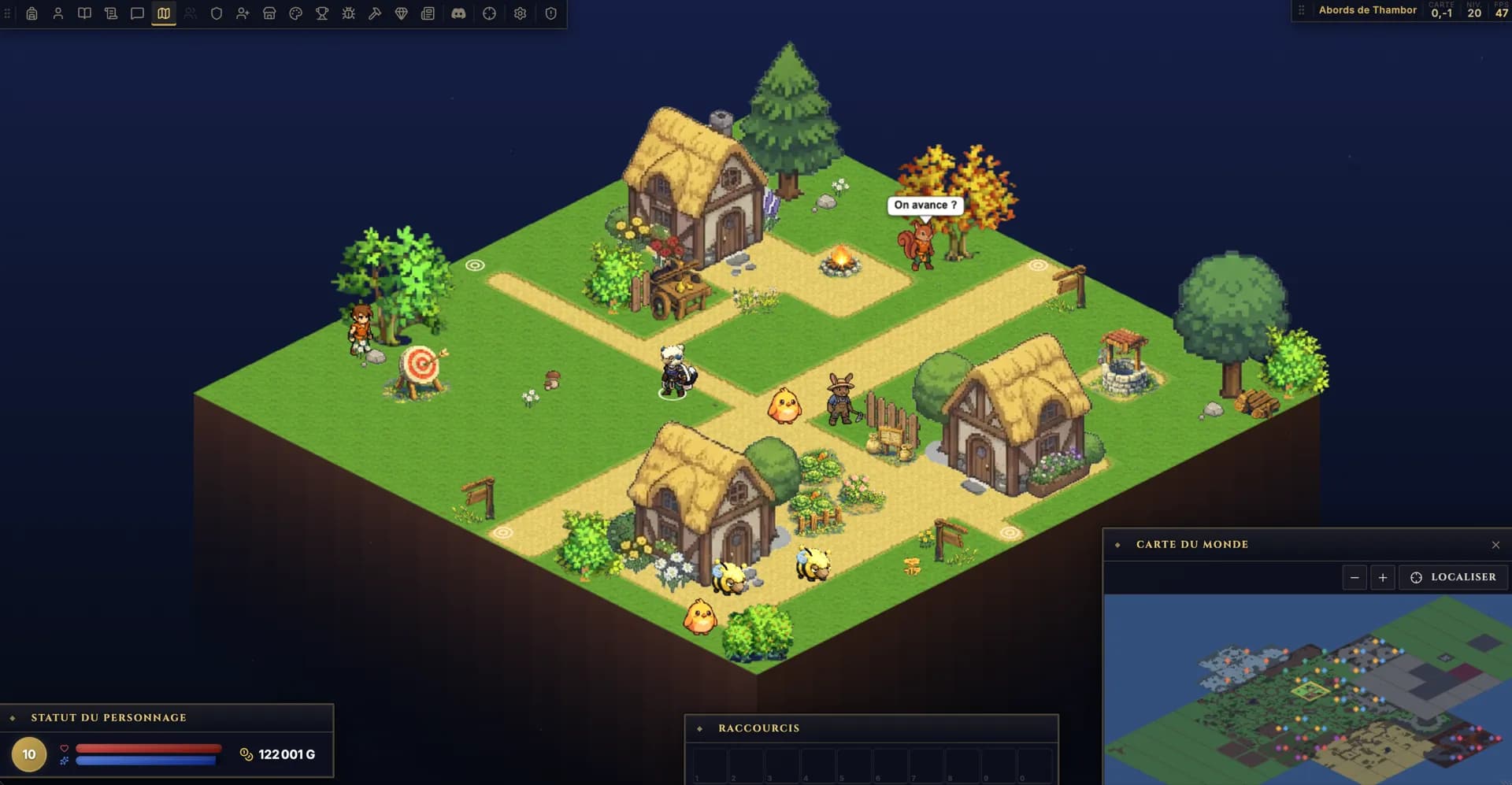Open the backpack inventory icon

coord(31,13)
